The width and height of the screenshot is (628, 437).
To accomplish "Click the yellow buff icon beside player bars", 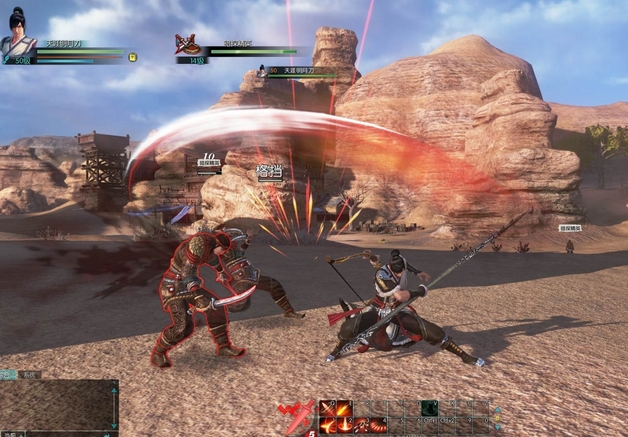I will pyautogui.click(x=133, y=58).
